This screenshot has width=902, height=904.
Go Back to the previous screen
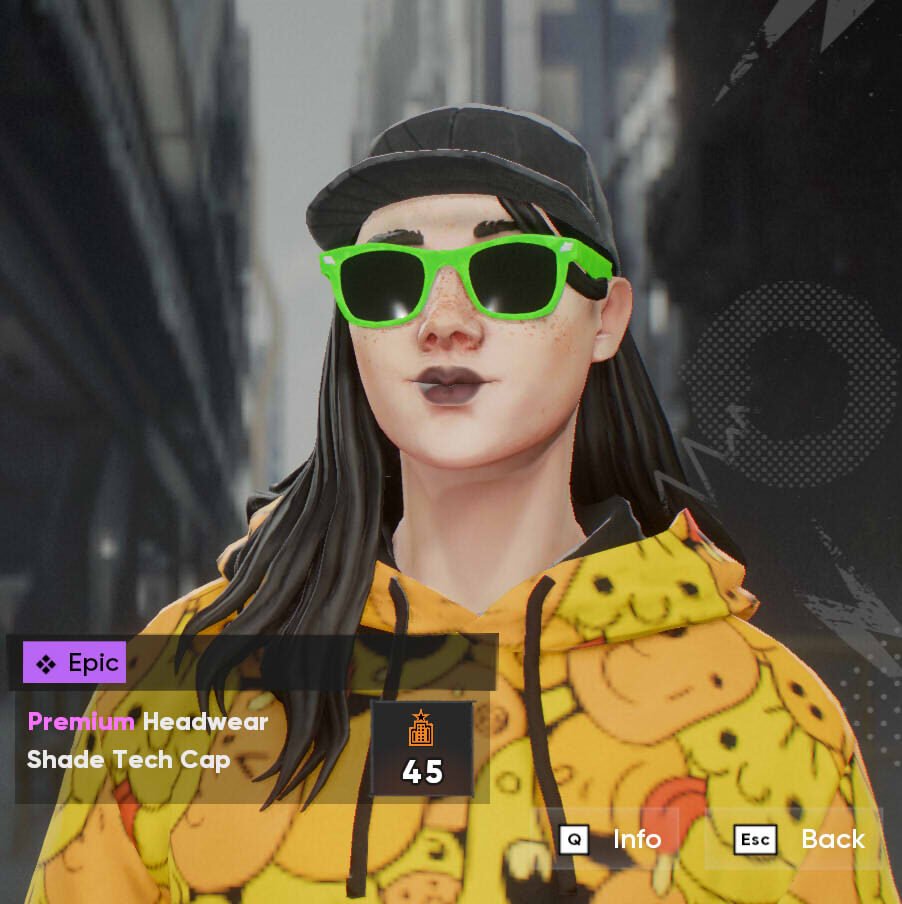[799, 839]
